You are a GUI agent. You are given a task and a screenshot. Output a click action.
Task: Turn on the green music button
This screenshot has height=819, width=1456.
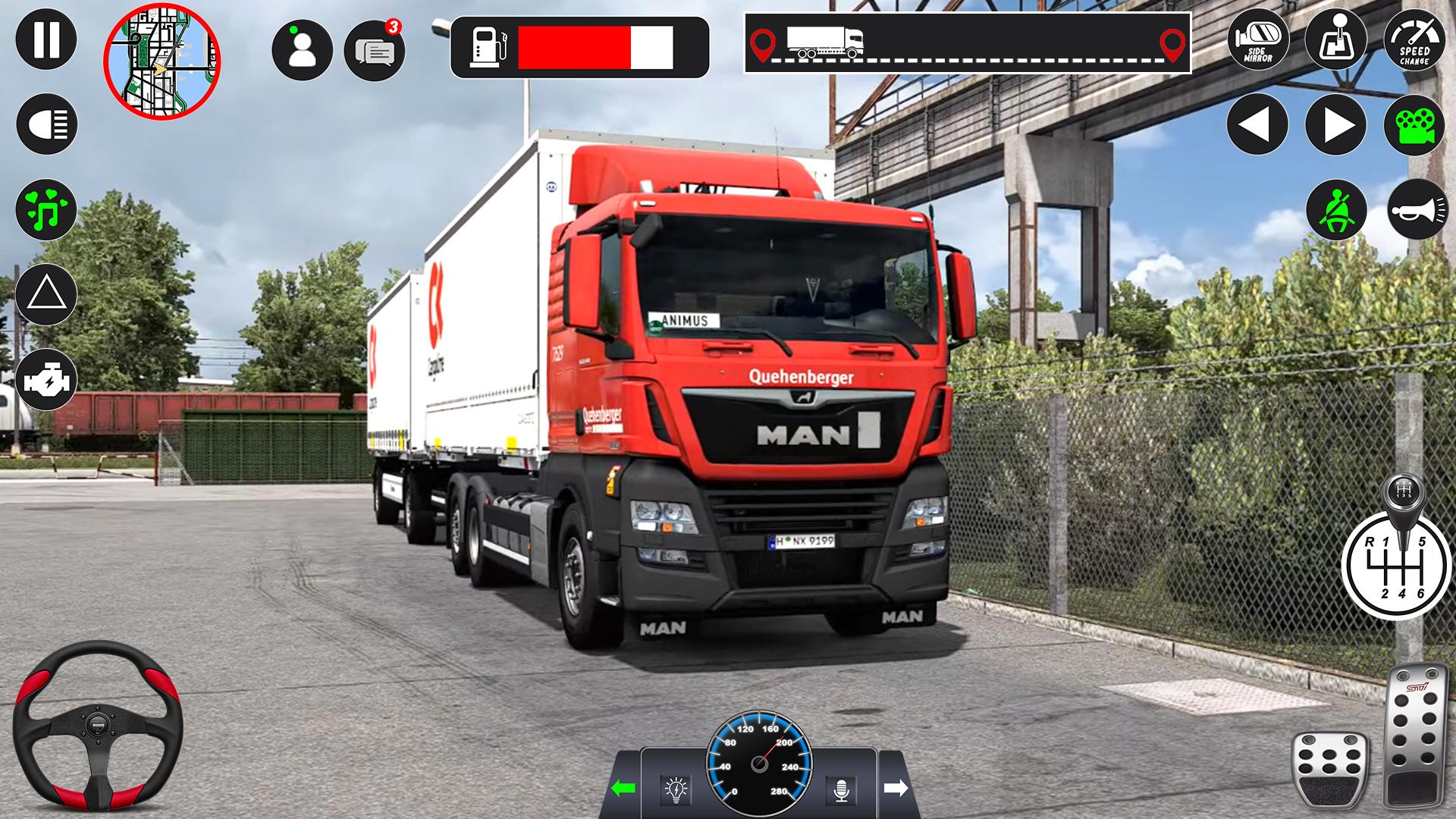45,210
